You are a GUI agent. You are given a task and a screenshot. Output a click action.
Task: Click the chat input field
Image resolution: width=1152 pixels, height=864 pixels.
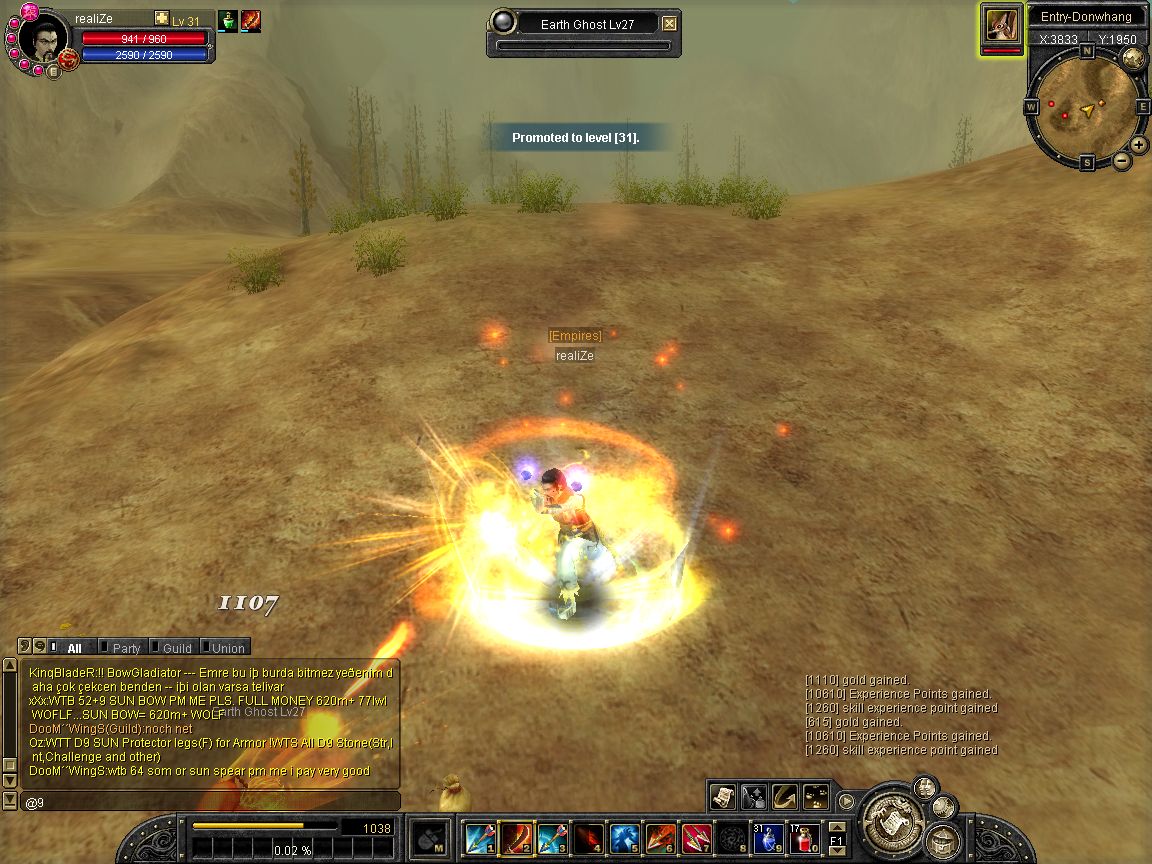point(210,802)
